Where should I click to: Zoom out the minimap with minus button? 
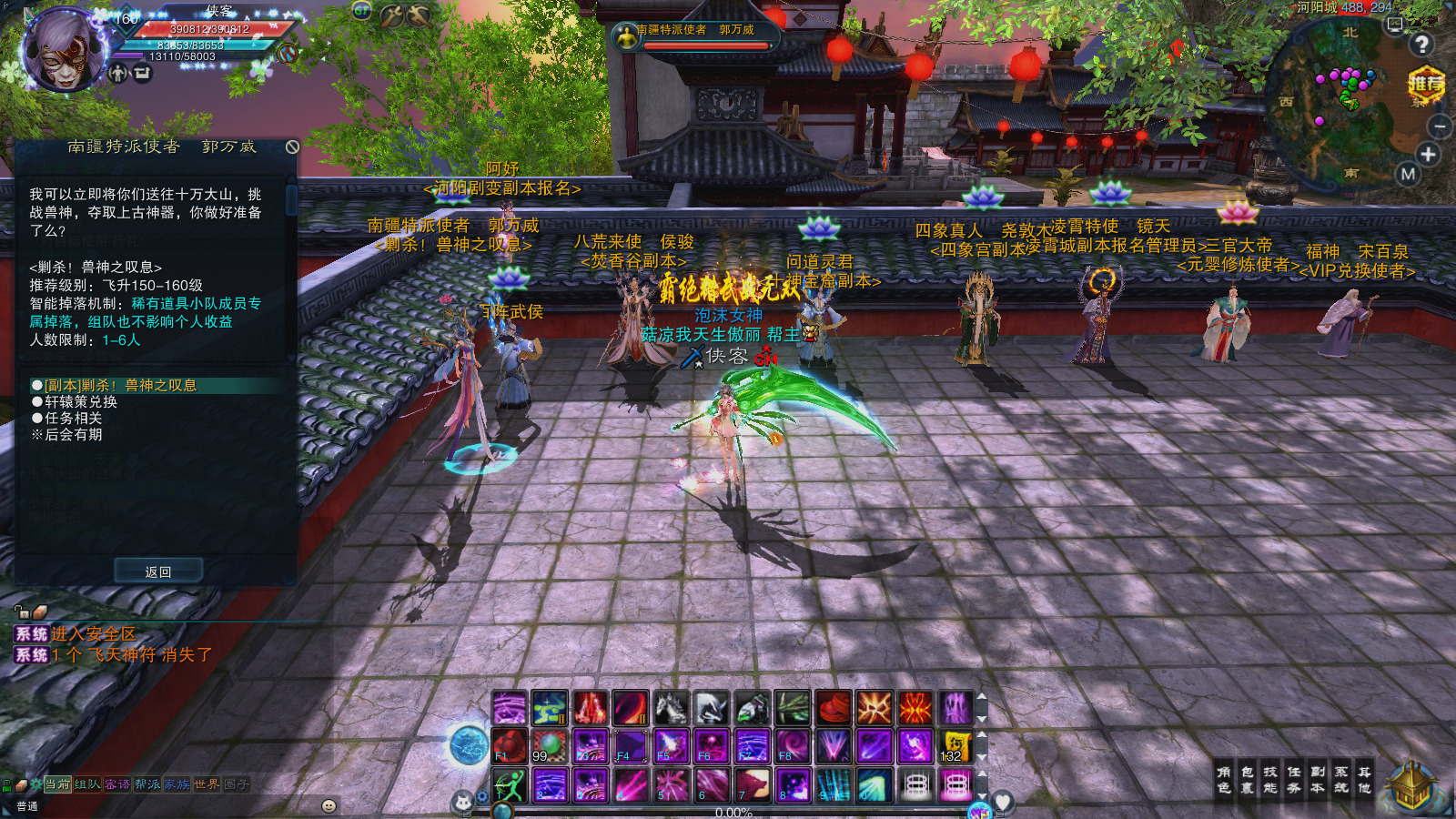tap(1440, 126)
